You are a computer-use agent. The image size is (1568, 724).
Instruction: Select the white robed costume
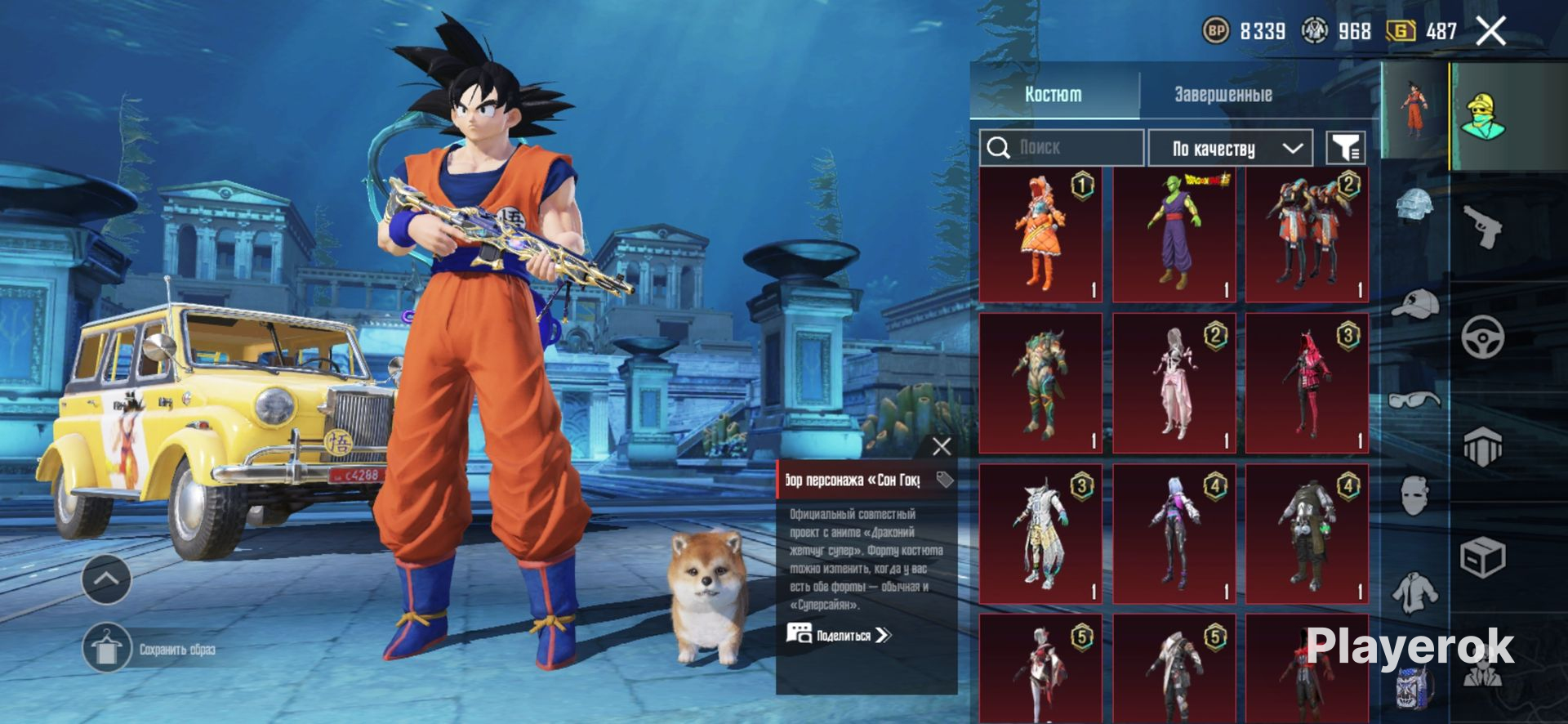1040,534
